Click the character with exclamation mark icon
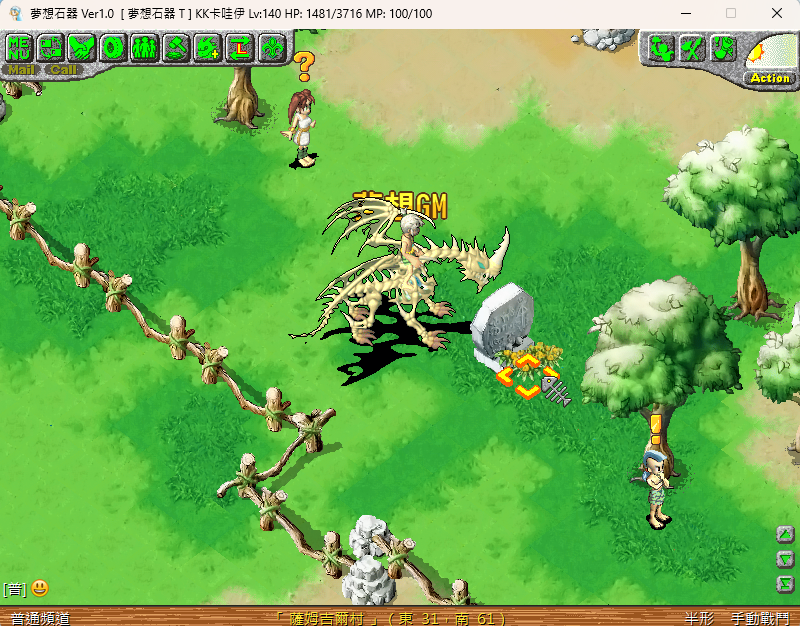Viewport: 800px width, 626px height. (x=723, y=48)
